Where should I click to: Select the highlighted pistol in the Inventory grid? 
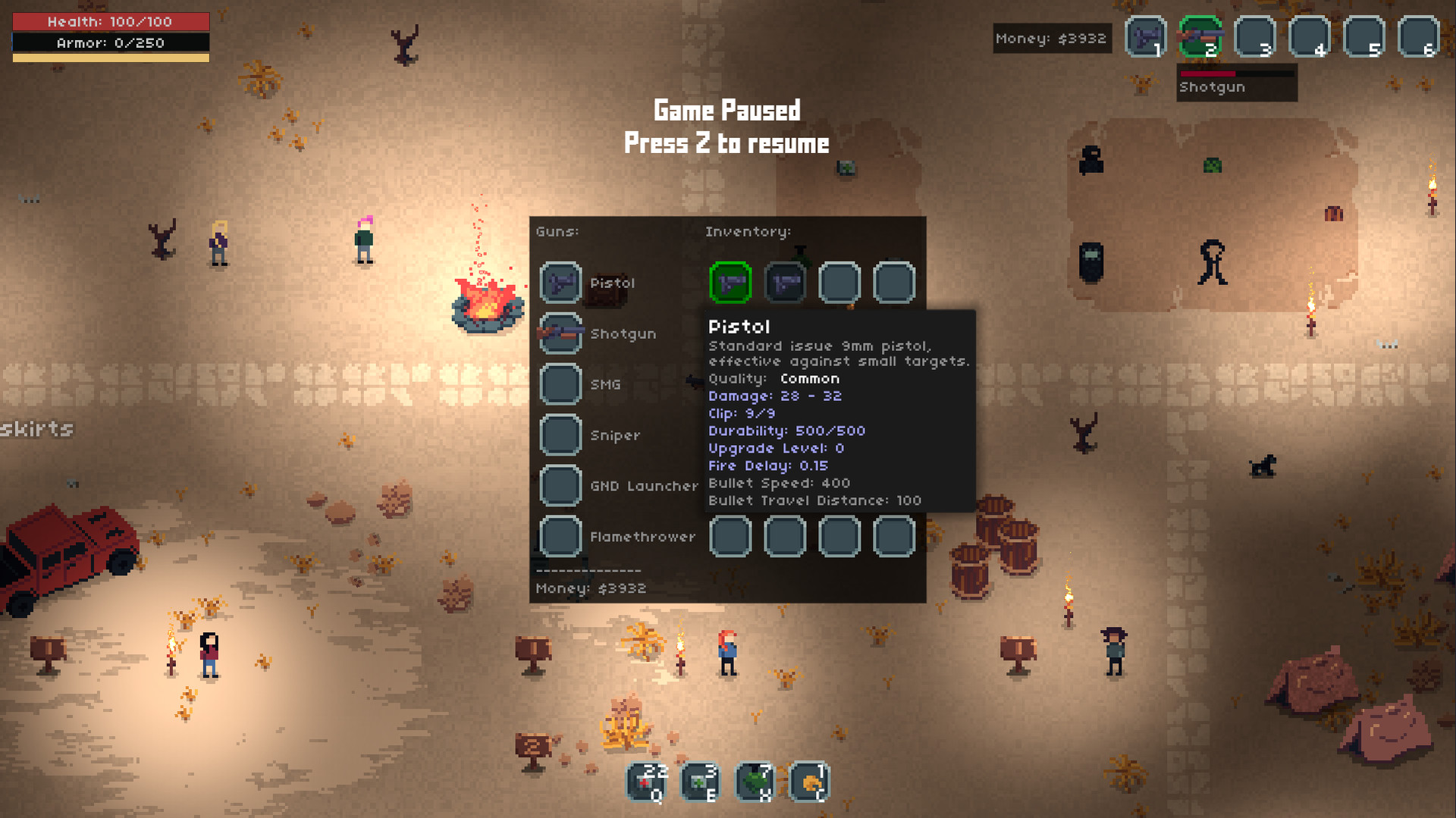click(730, 282)
